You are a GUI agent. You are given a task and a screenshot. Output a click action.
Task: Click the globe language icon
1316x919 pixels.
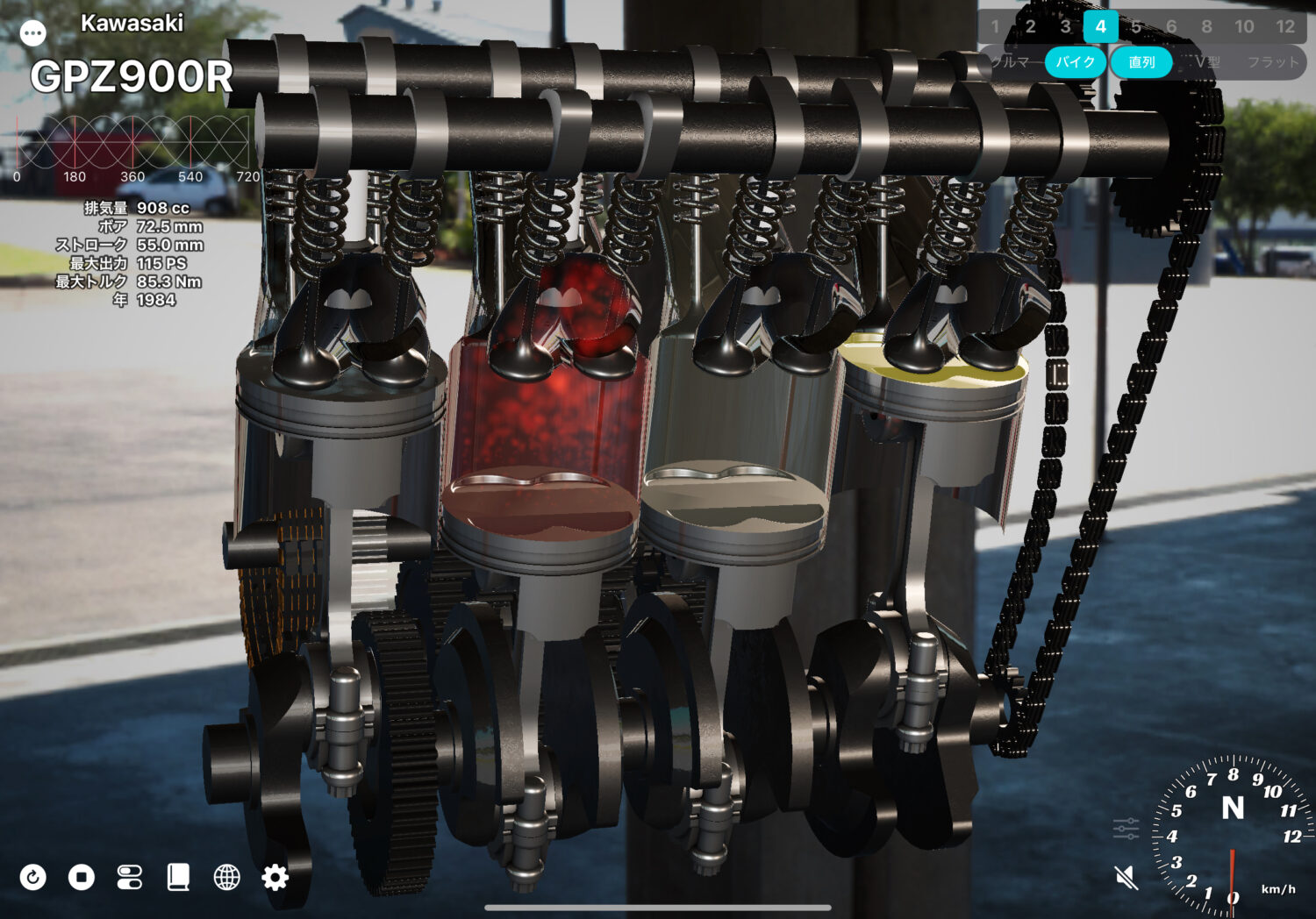click(226, 877)
